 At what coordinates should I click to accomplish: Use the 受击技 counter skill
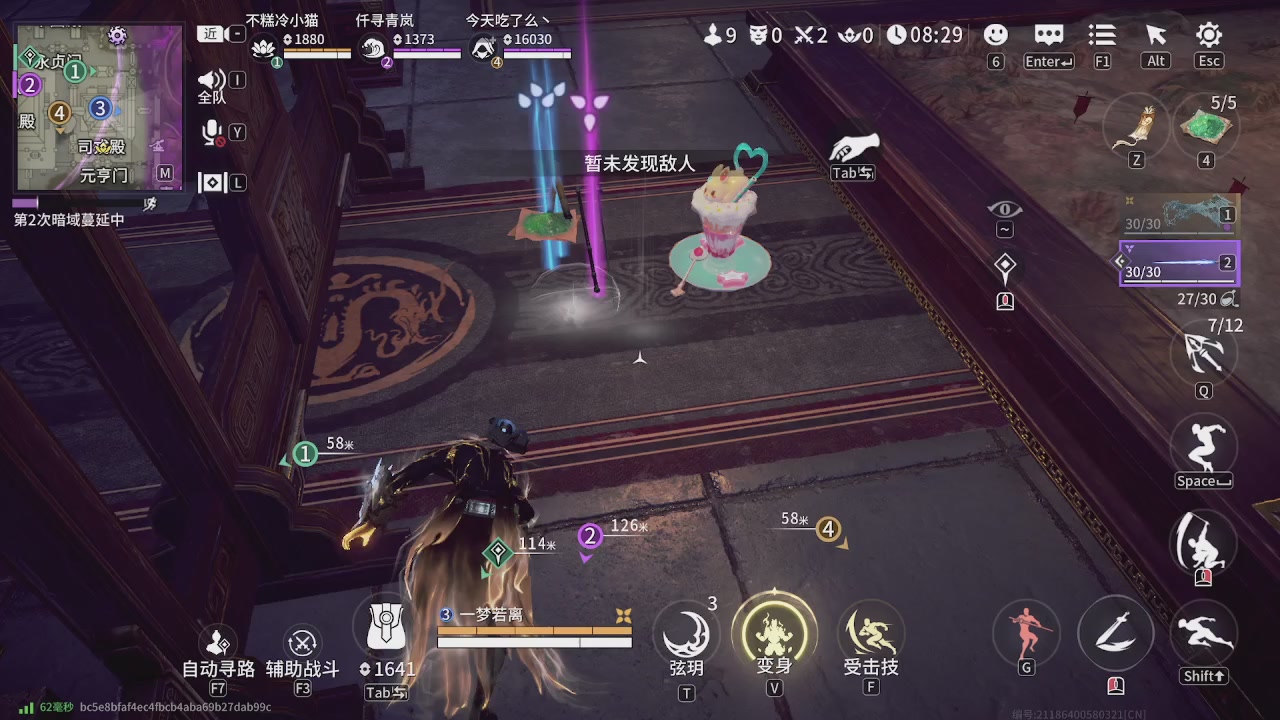point(869,632)
